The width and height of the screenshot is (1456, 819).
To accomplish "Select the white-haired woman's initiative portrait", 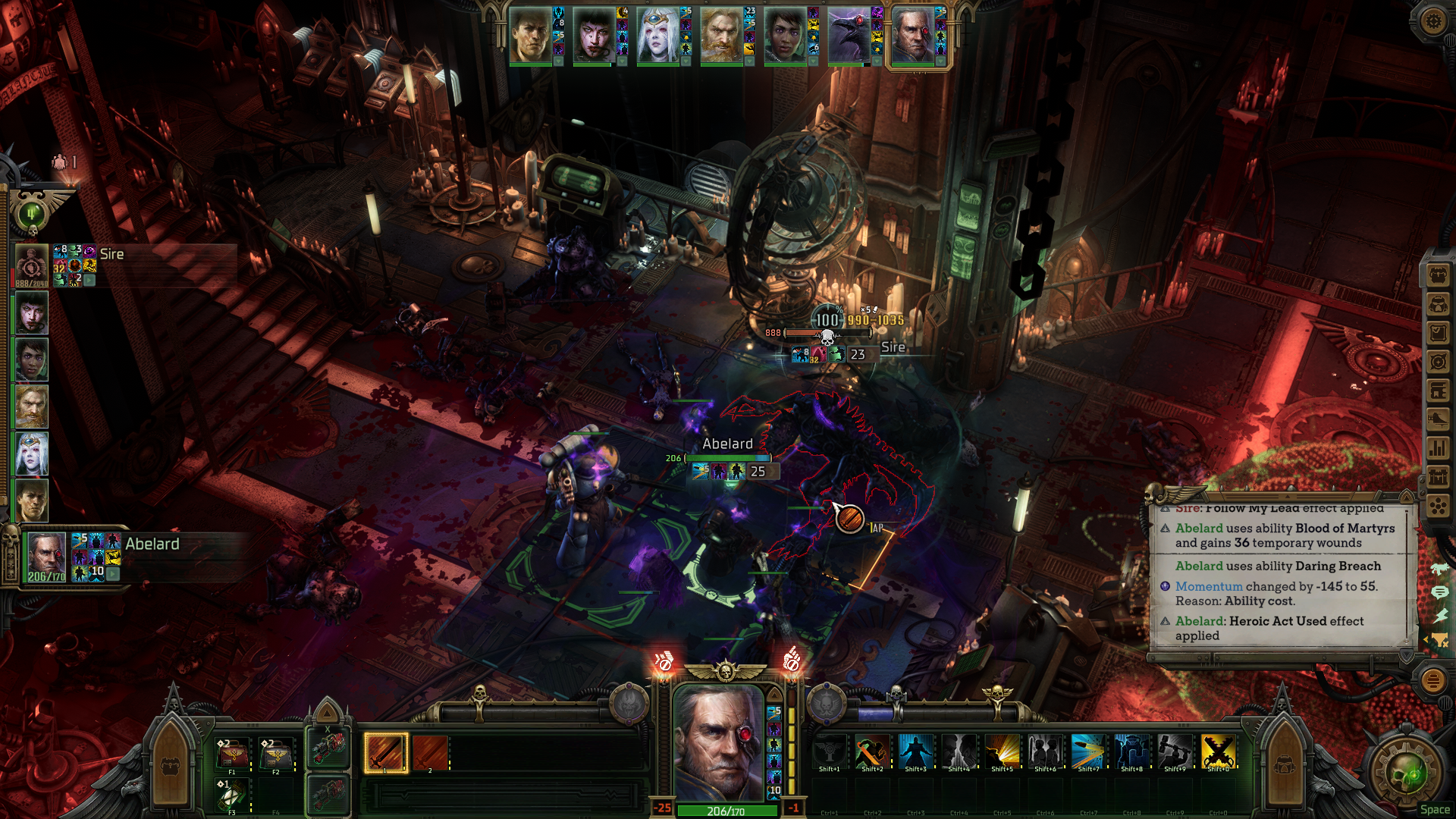I will click(x=657, y=36).
